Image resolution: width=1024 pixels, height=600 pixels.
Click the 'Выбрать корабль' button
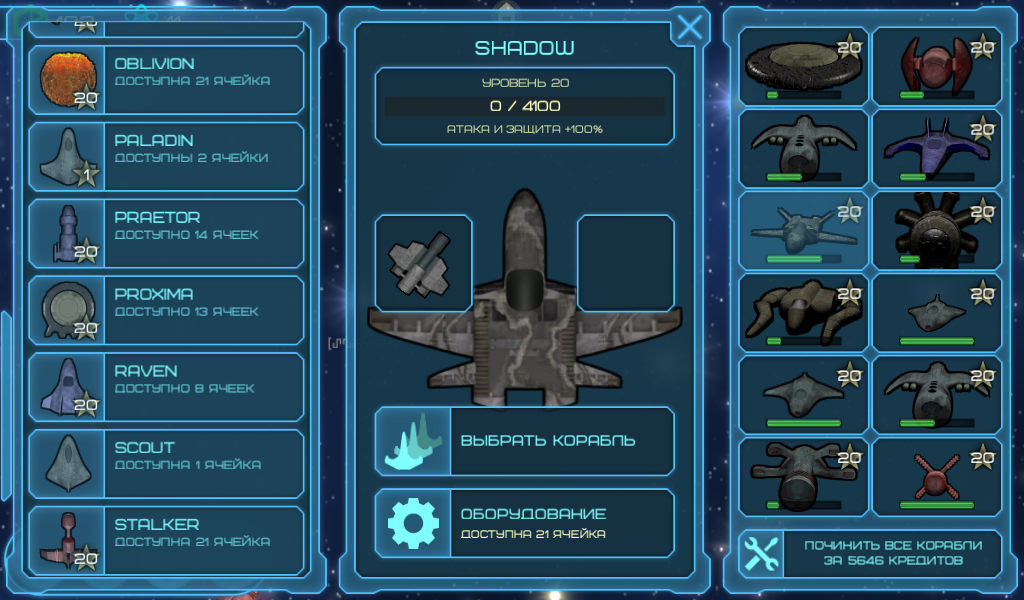coord(524,441)
